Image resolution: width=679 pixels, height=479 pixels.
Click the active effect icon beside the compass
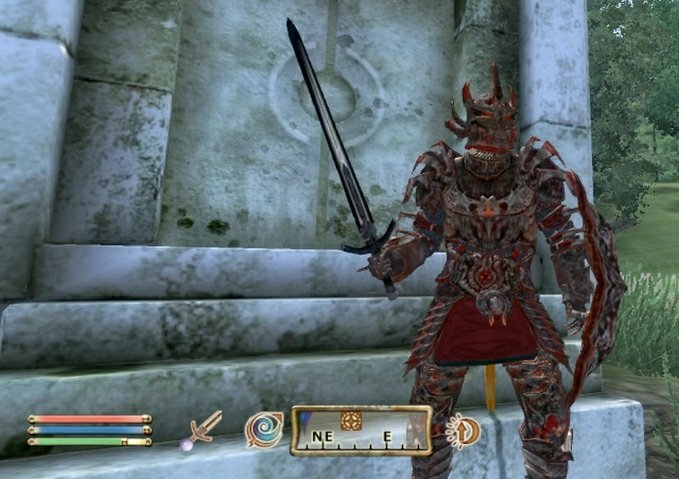click(x=463, y=430)
